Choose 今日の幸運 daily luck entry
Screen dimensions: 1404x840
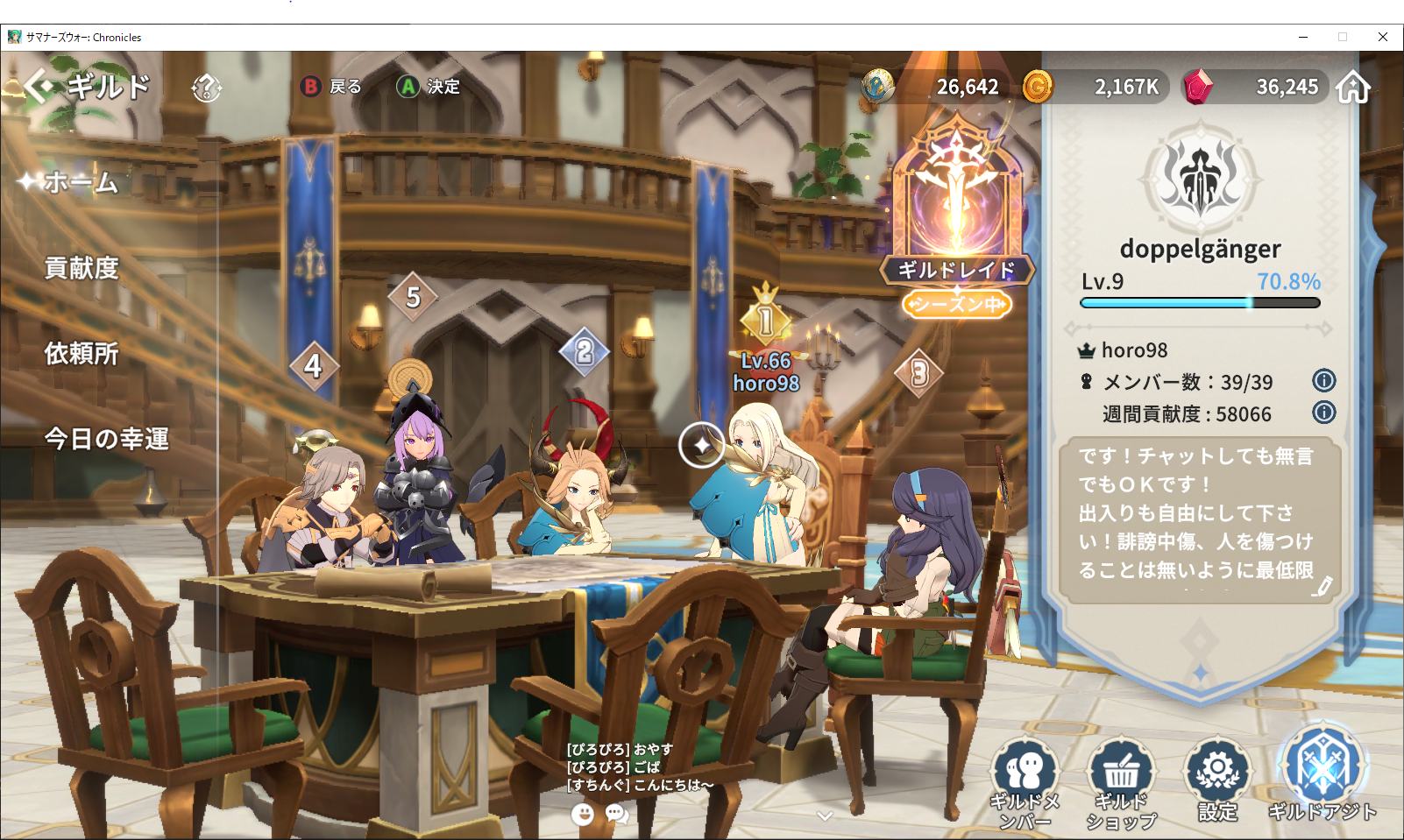pos(106,439)
